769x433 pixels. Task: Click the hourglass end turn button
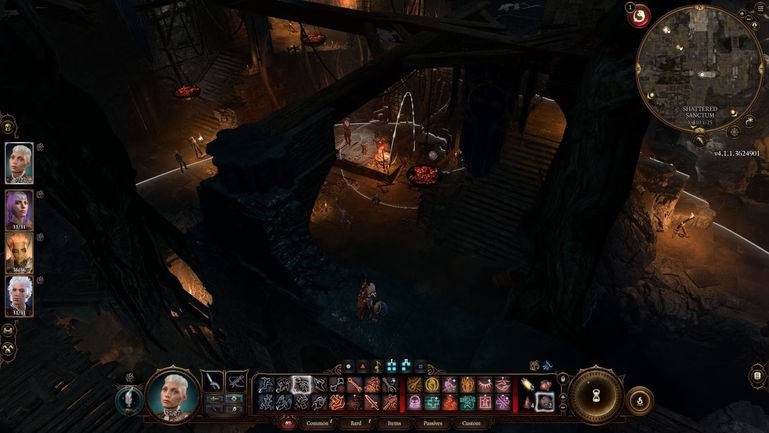[597, 392]
